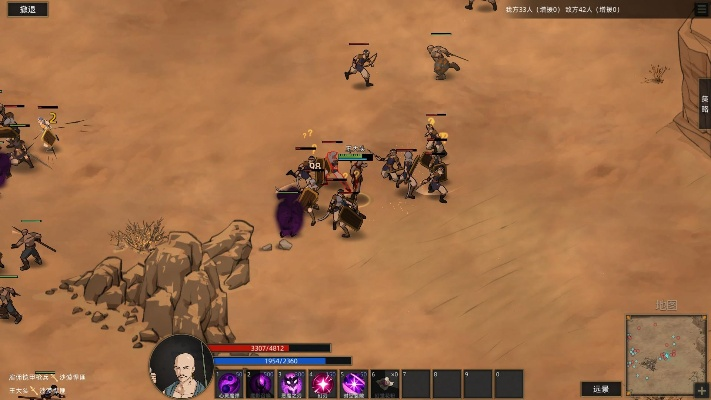
Task: Open the tactics tab on right edge
Action: coord(704,104)
